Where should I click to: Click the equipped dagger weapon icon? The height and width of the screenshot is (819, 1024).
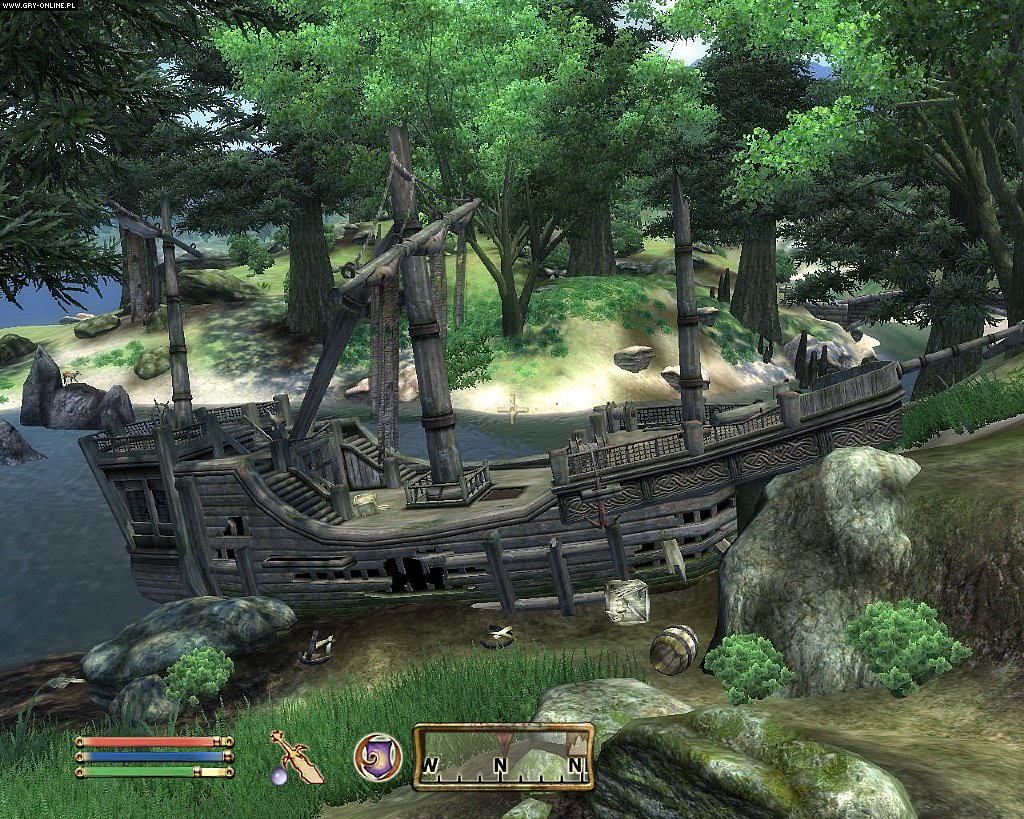[296, 757]
